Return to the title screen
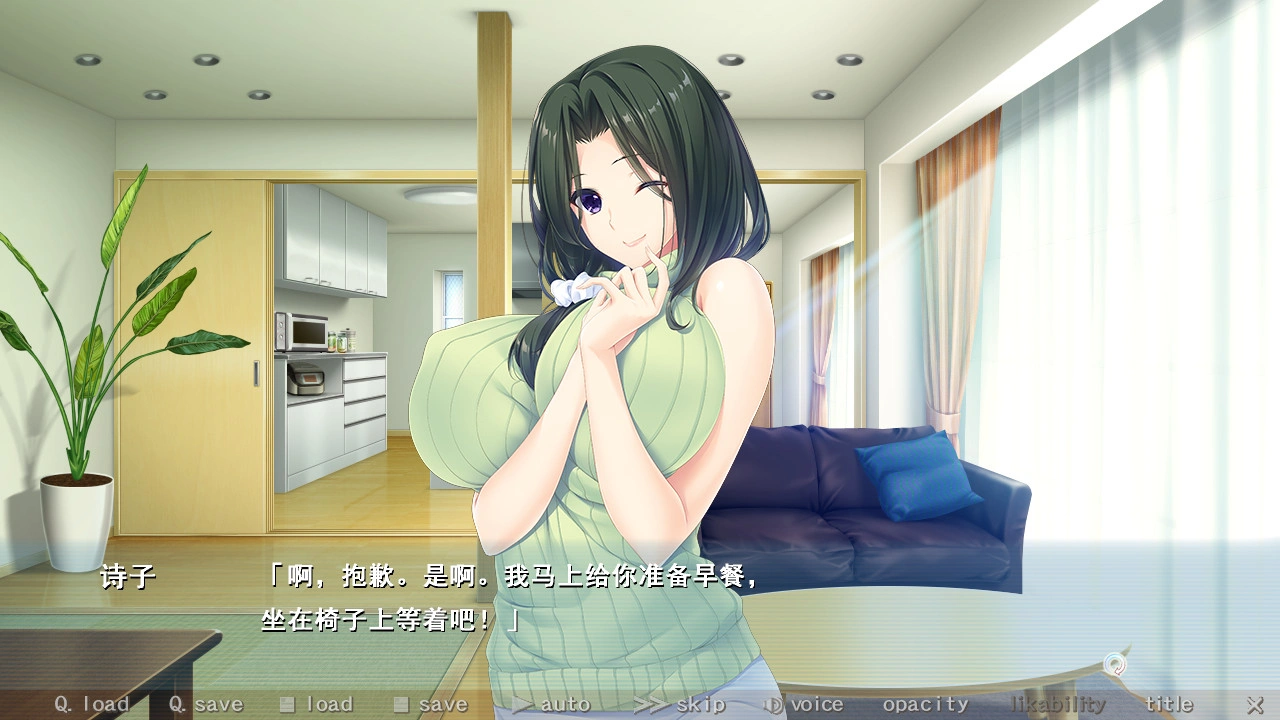 coord(1169,705)
